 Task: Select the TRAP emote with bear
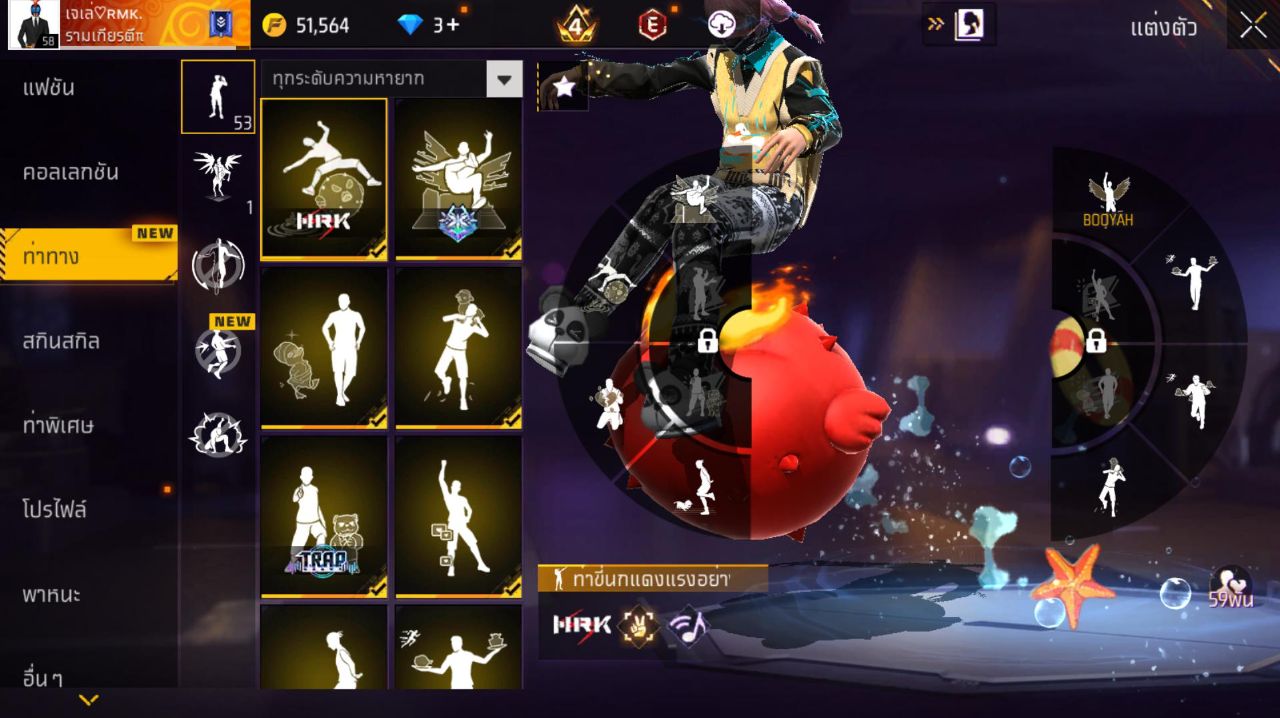click(323, 517)
